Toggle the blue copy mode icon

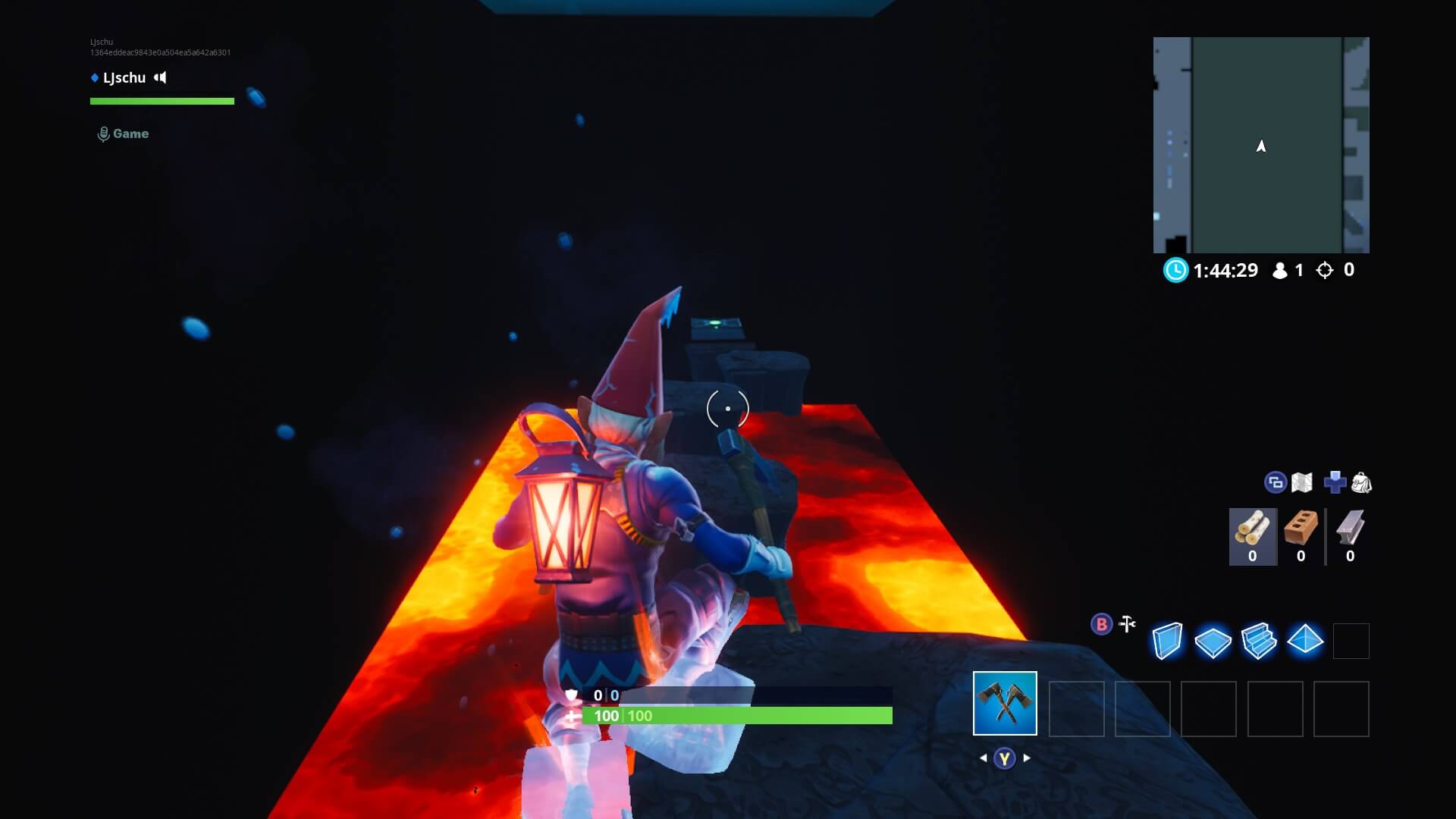(1275, 482)
